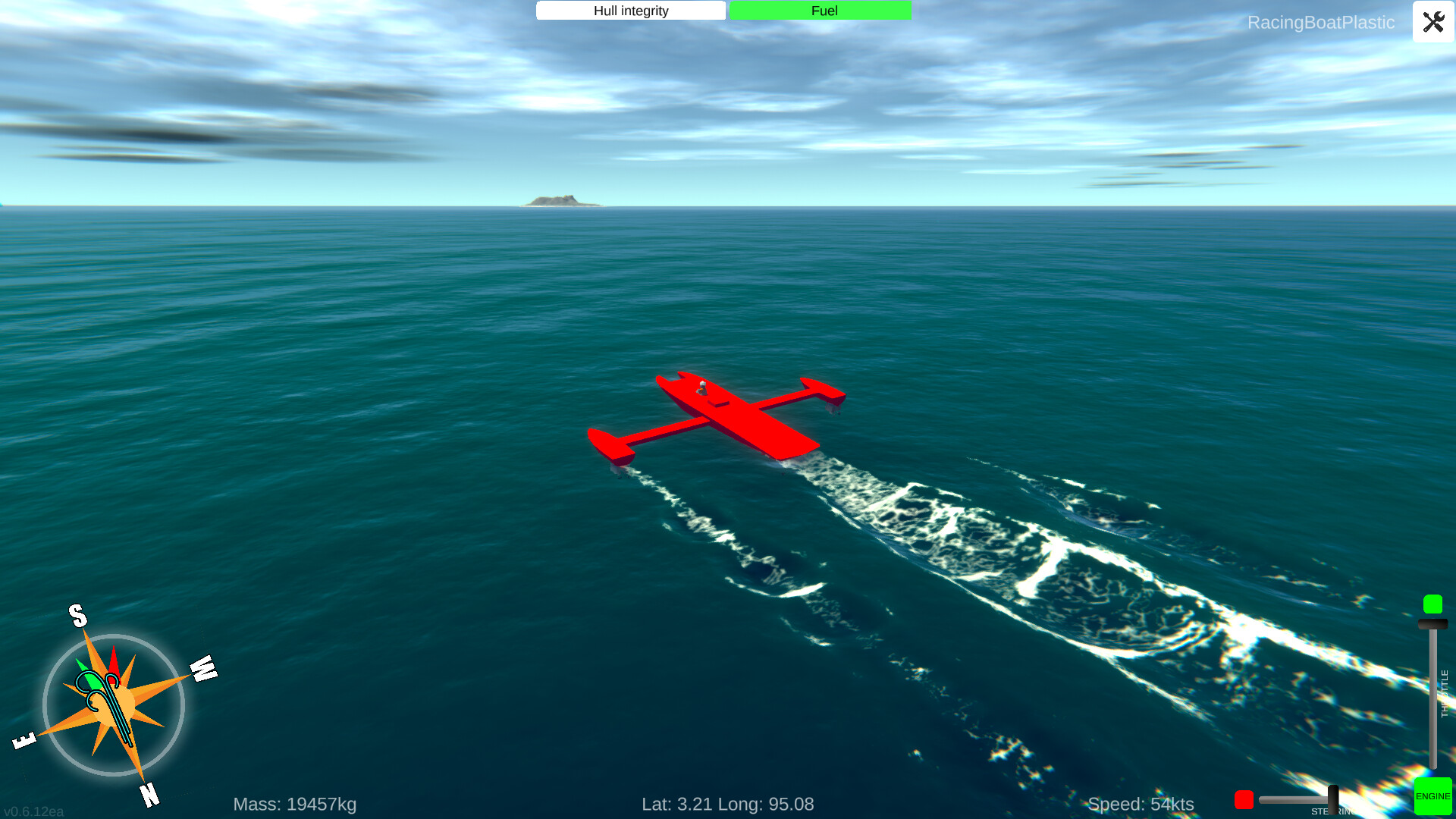1456x819 pixels.
Task: Open the wrench settings icon top-right
Action: click(x=1432, y=22)
